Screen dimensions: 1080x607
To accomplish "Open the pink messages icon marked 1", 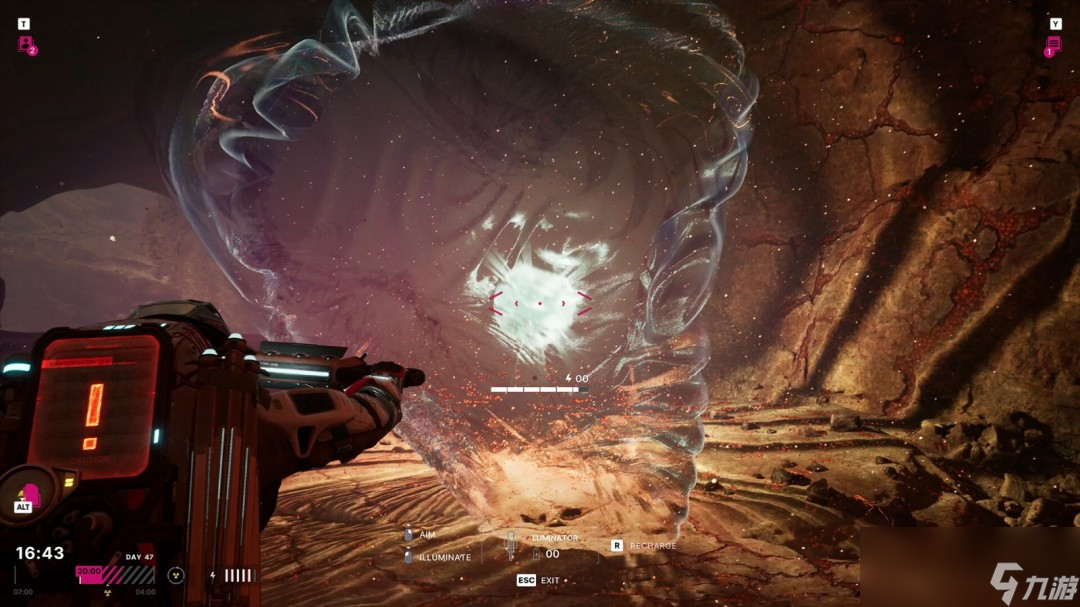I will point(1053,45).
